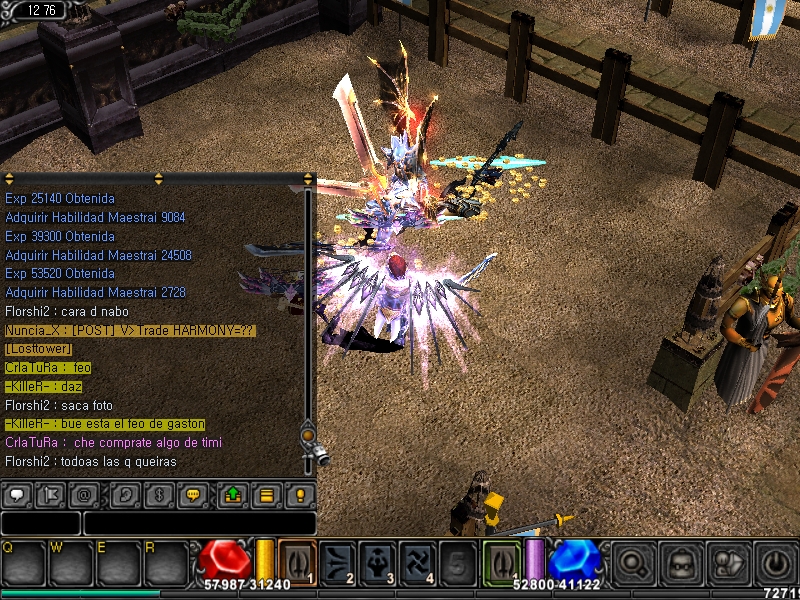The height and width of the screenshot is (600, 800).
Task: Trigger the pinwheel skill in slot 4
Action: point(417,561)
